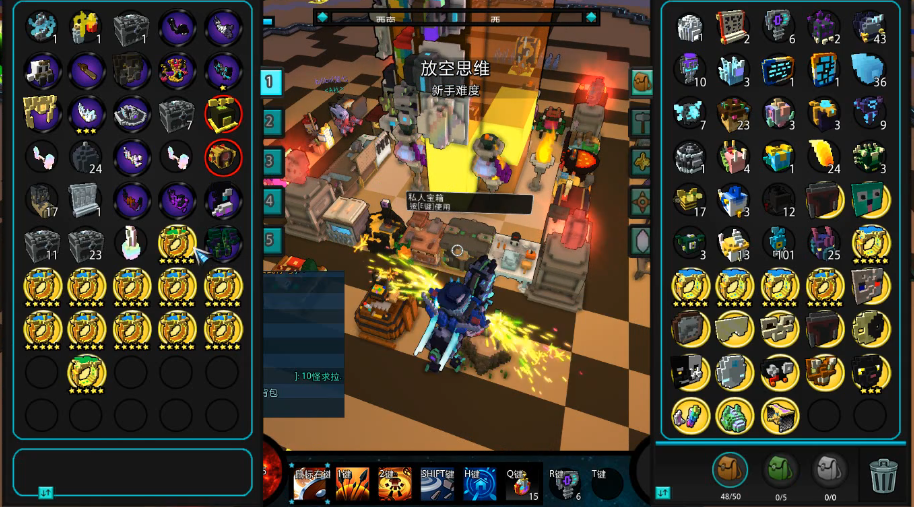Pick the pink potion flask in chest
Viewport: 914px width, 507px height.
coord(131,241)
